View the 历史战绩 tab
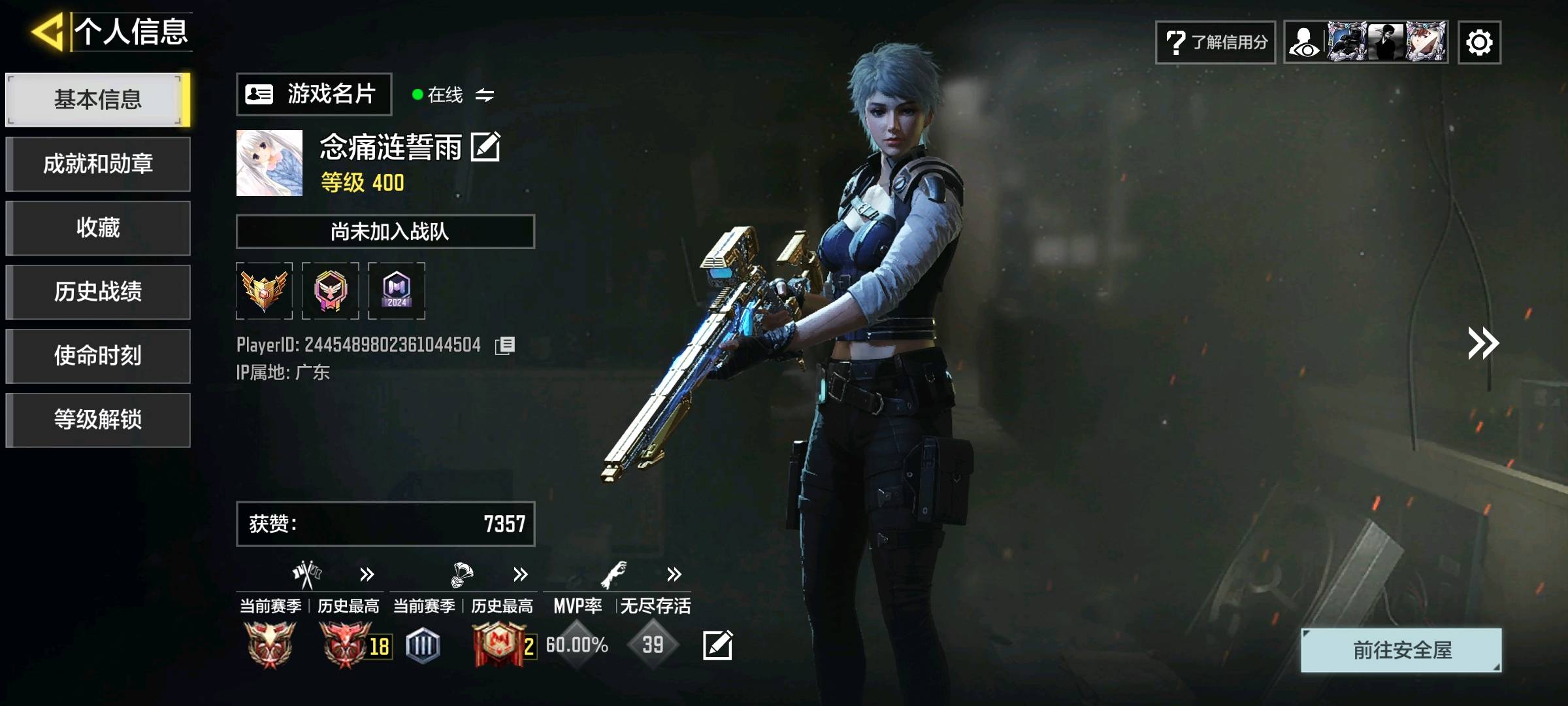This screenshot has height=706, width=1568. pyautogui.click(x=98, y=292)
